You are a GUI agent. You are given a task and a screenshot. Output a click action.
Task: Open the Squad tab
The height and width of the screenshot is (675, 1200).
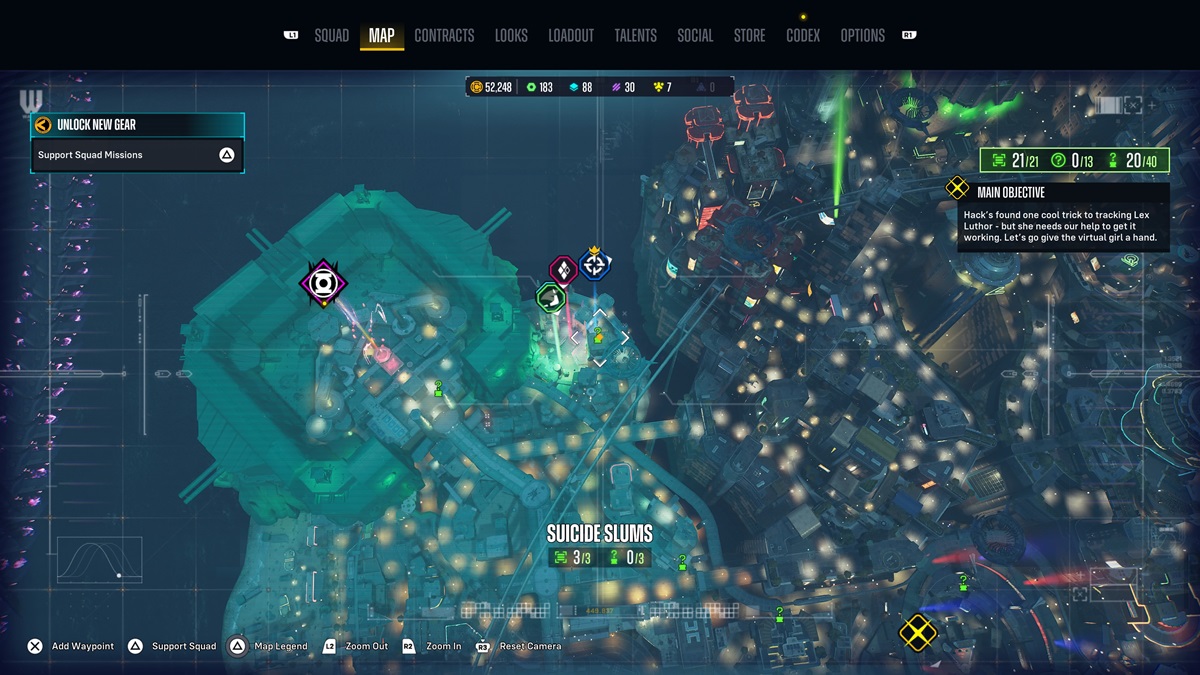click(331, 36)
